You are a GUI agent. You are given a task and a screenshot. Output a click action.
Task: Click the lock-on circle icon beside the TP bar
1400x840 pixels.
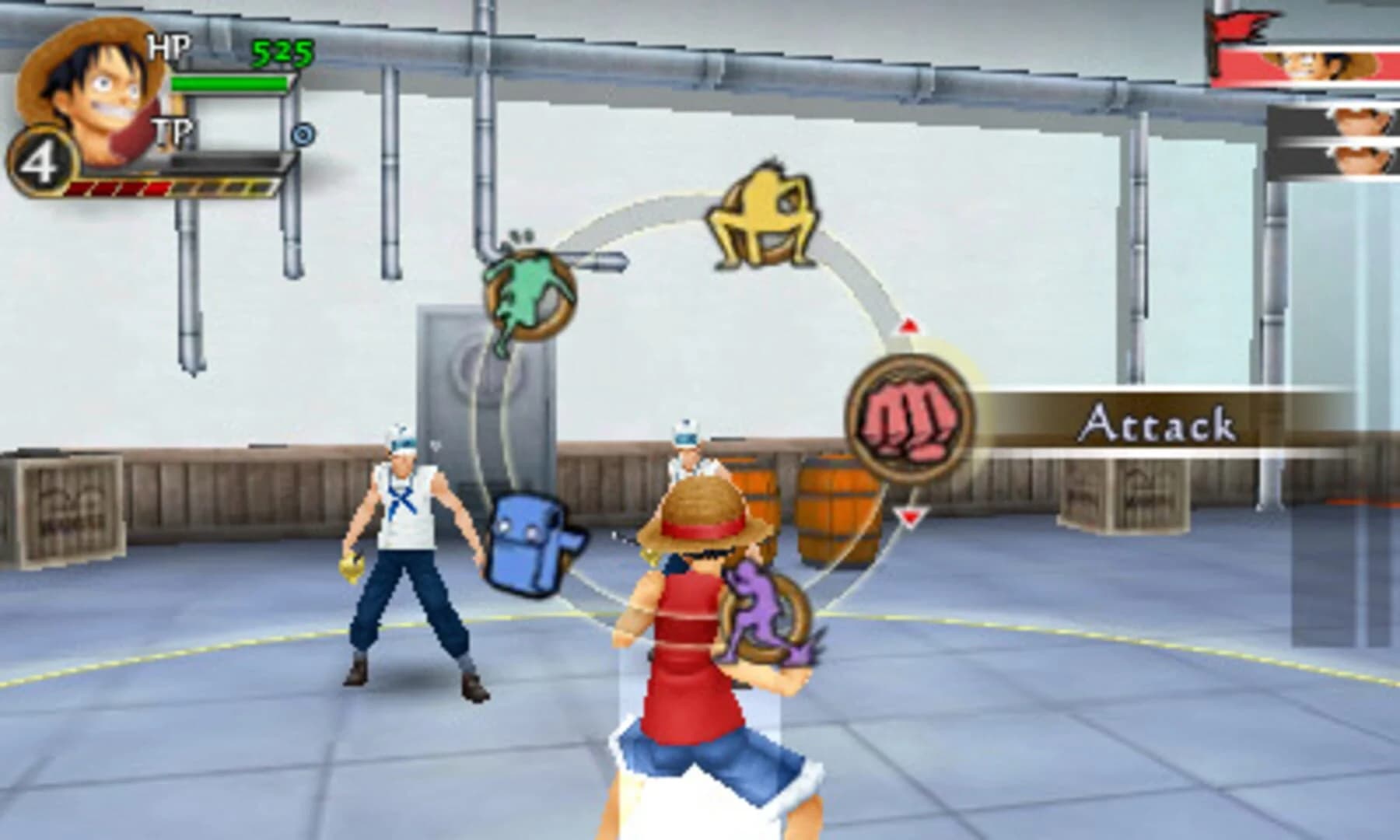(x=302, y=134)
